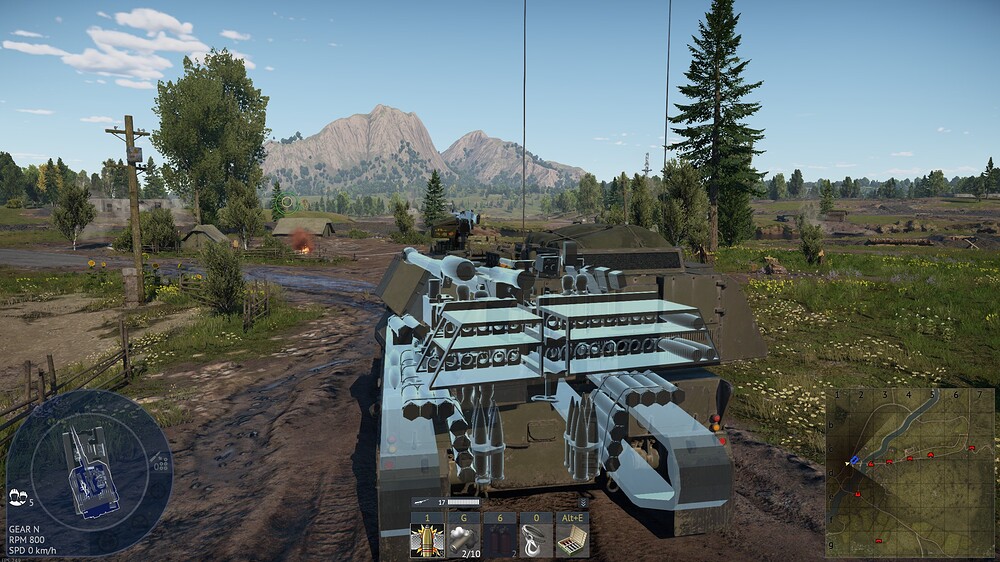Click the crew members icon
Viewport: 1000px width, 562px height.
click(17, 497)
